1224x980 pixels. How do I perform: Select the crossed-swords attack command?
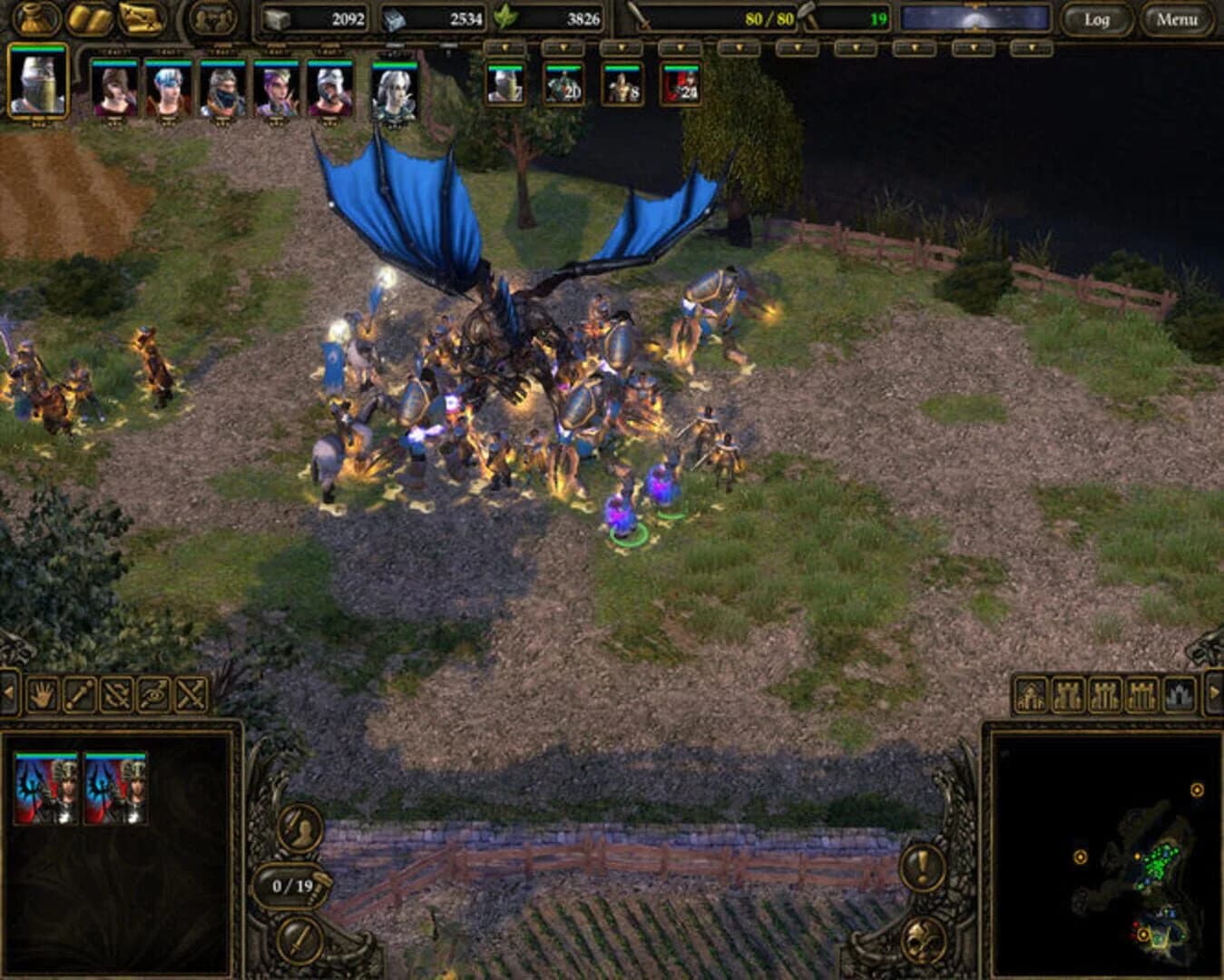(x=191, y=694)
